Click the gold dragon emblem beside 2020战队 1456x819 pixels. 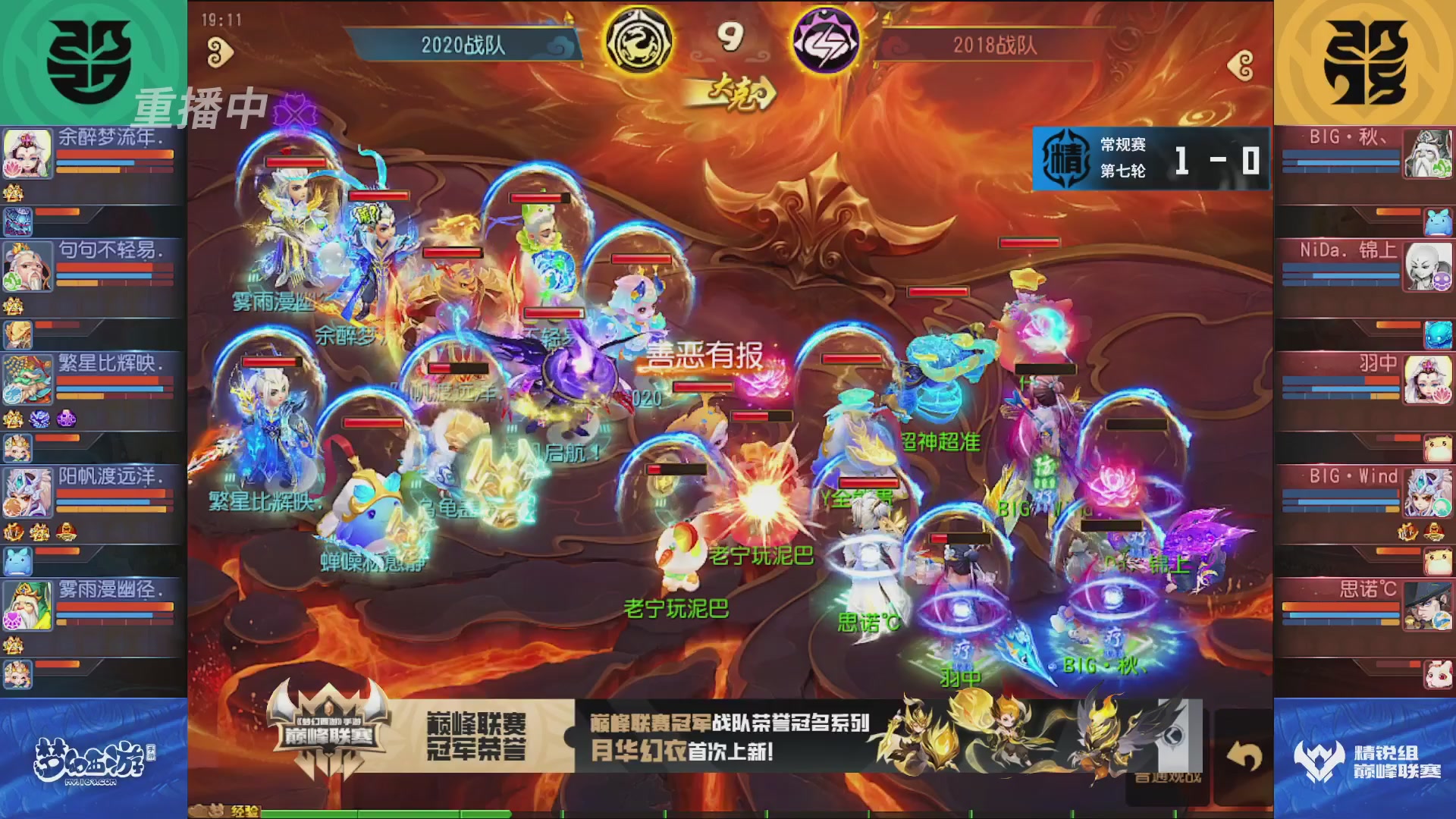(639, 39)
